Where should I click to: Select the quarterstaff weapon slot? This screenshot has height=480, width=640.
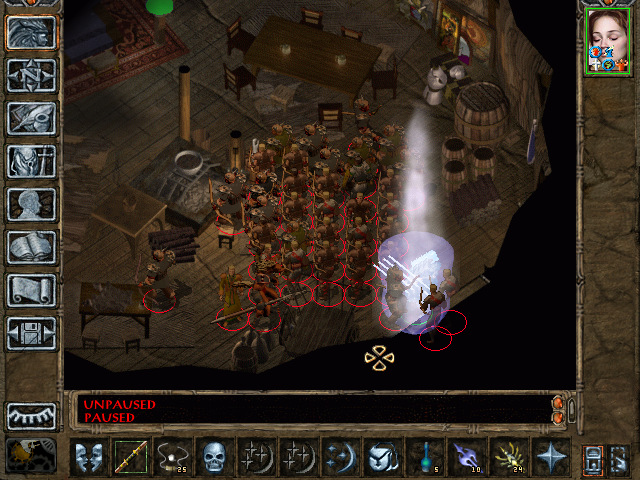130,459
